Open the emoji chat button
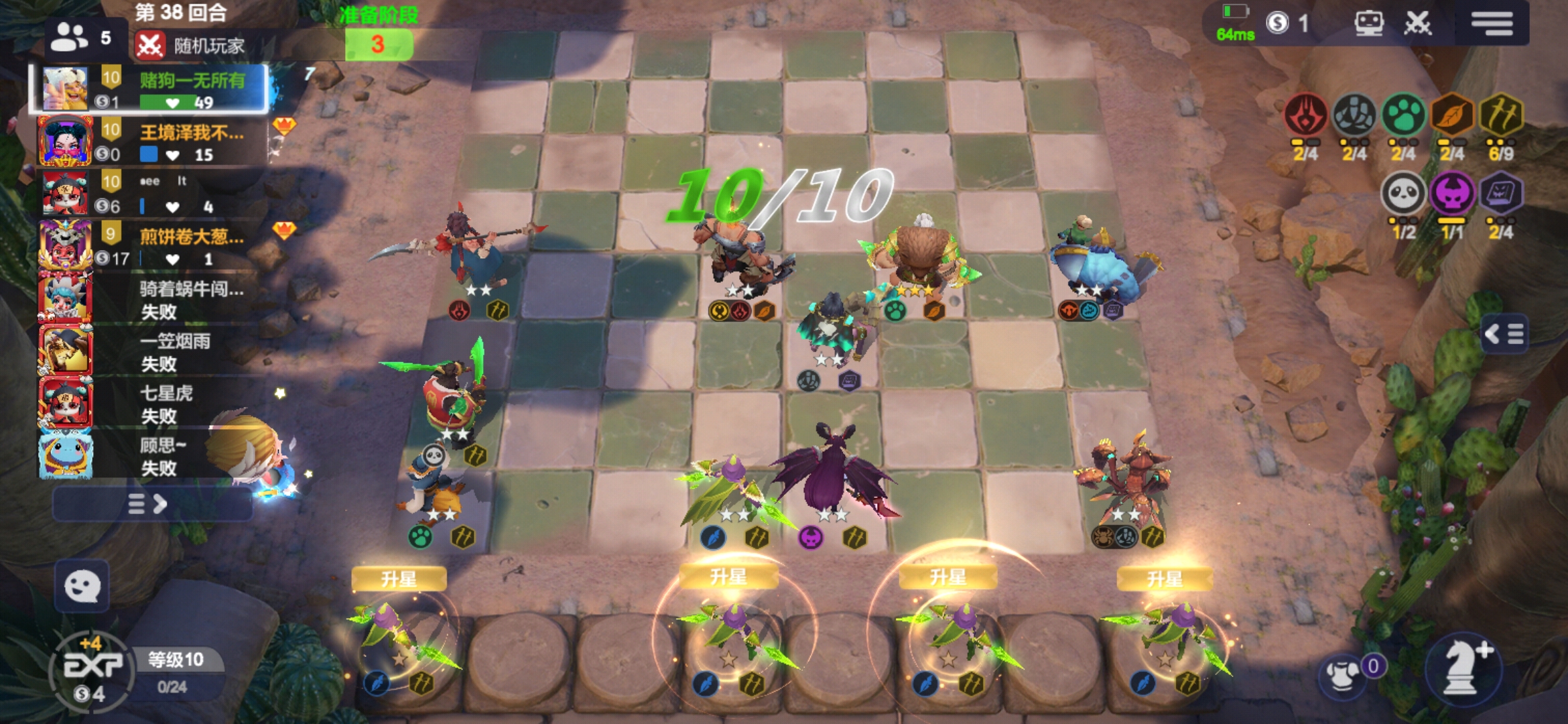1568x724 pixels. pos(82,587)
